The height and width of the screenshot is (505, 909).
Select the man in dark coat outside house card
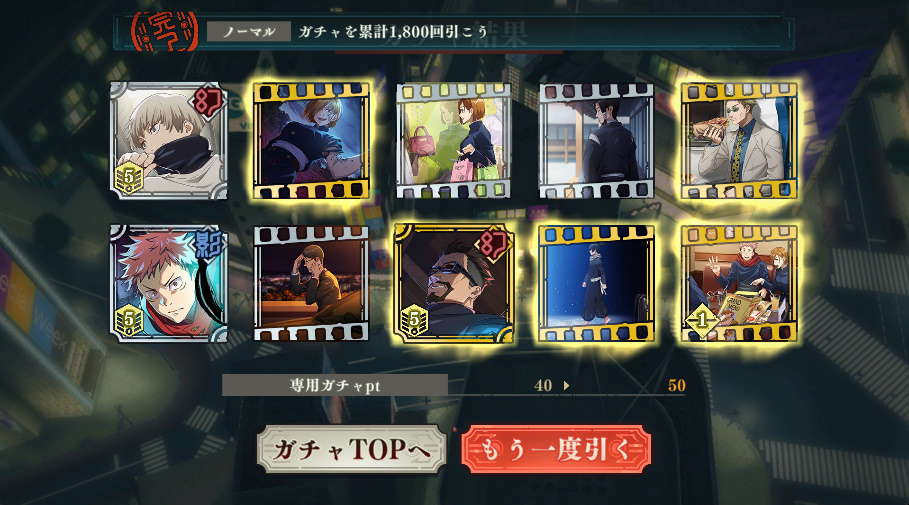pos(596,141)
